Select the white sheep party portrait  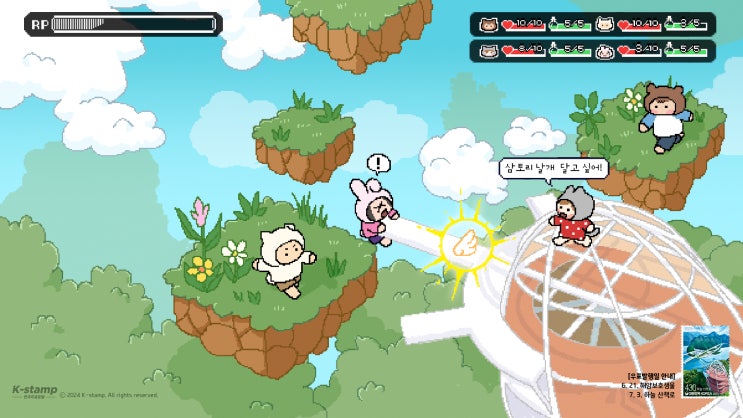[605, 24]
